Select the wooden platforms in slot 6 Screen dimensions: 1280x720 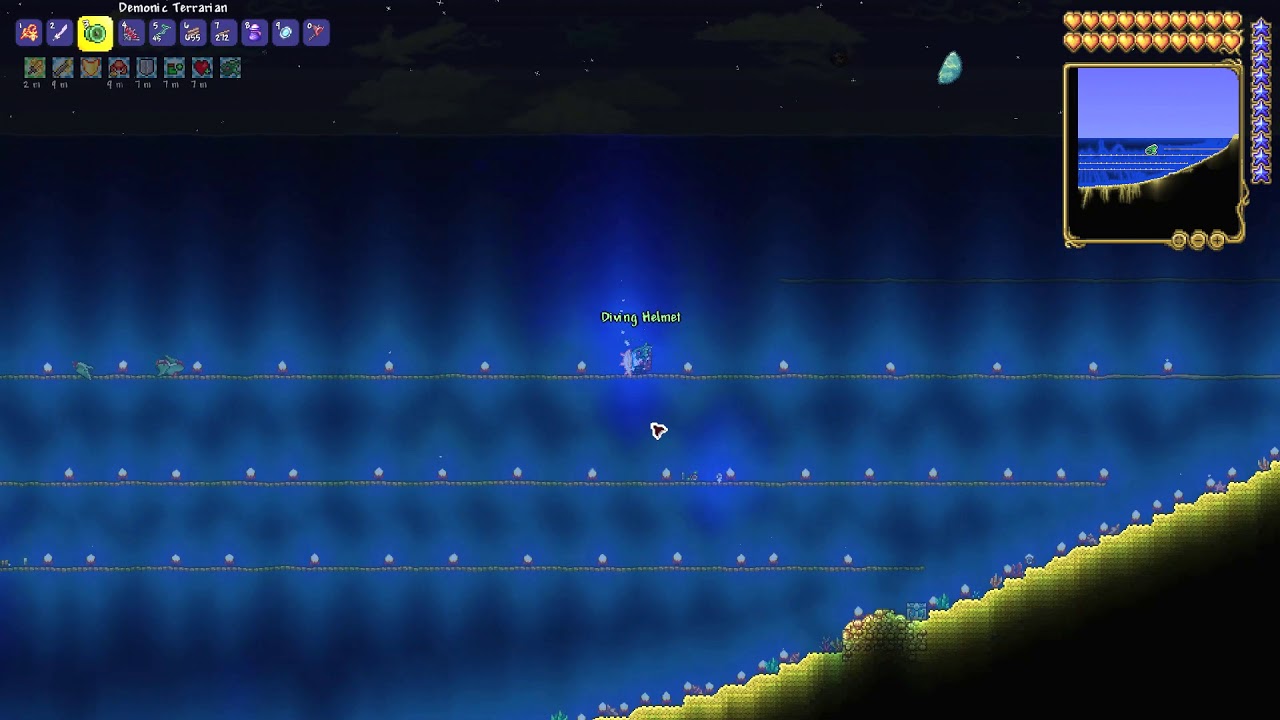tap(195, 32)
